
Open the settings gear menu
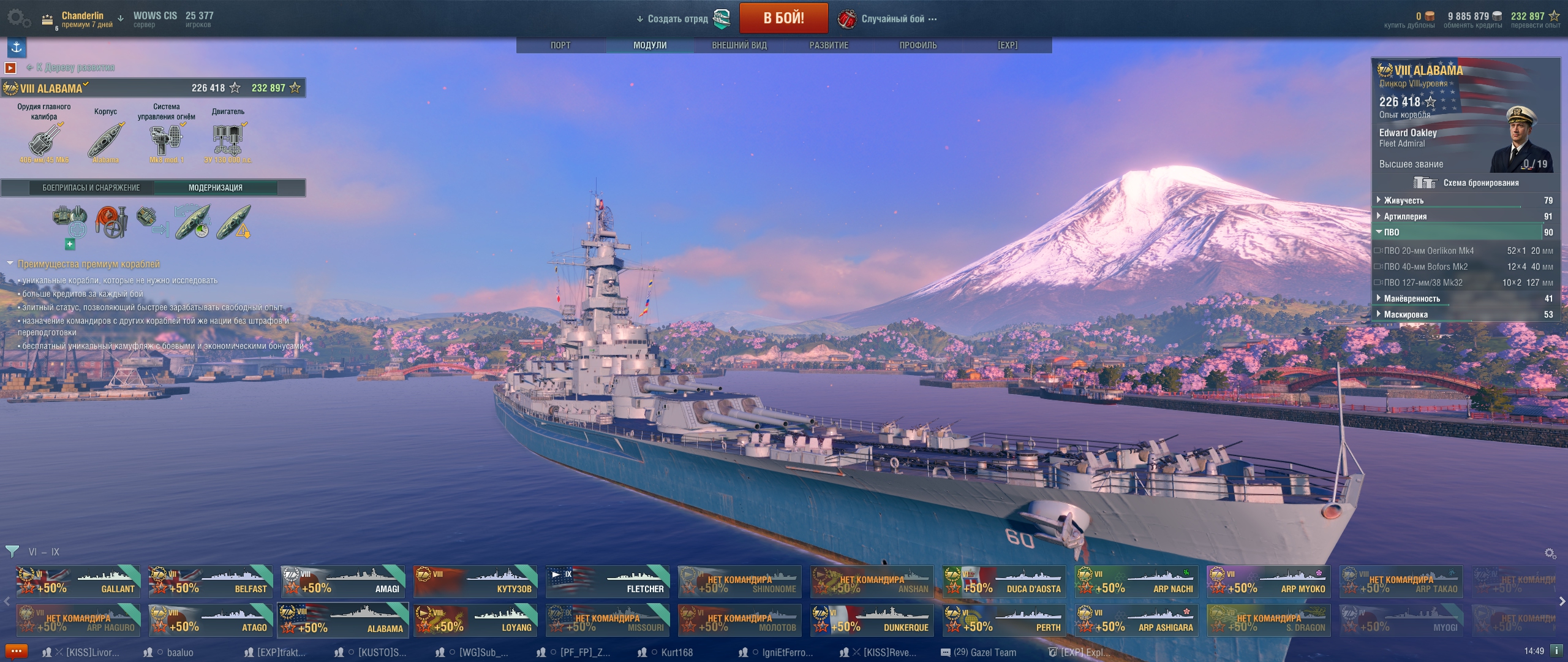tap(18, 18)
